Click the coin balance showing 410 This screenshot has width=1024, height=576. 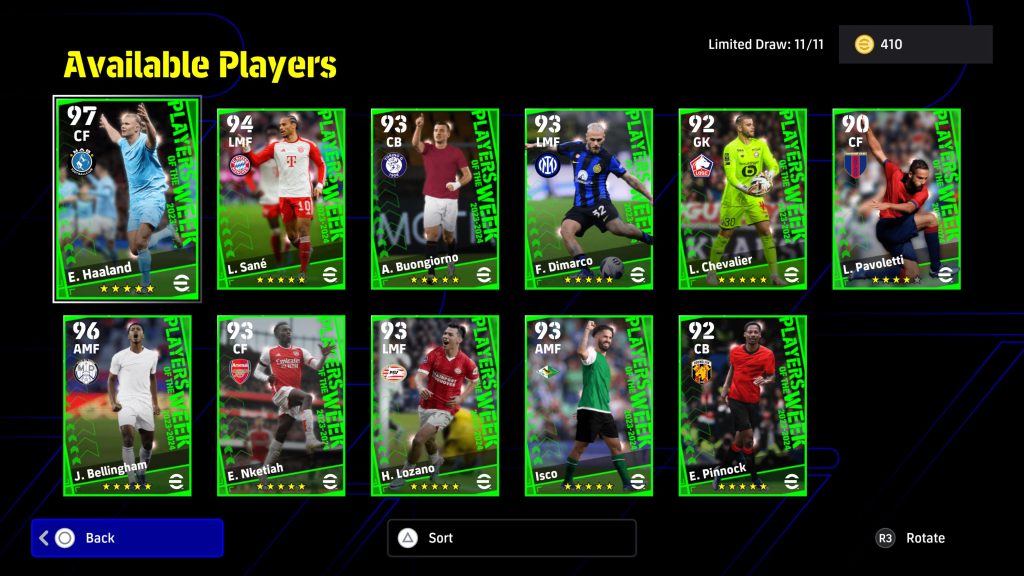point(915,45)
